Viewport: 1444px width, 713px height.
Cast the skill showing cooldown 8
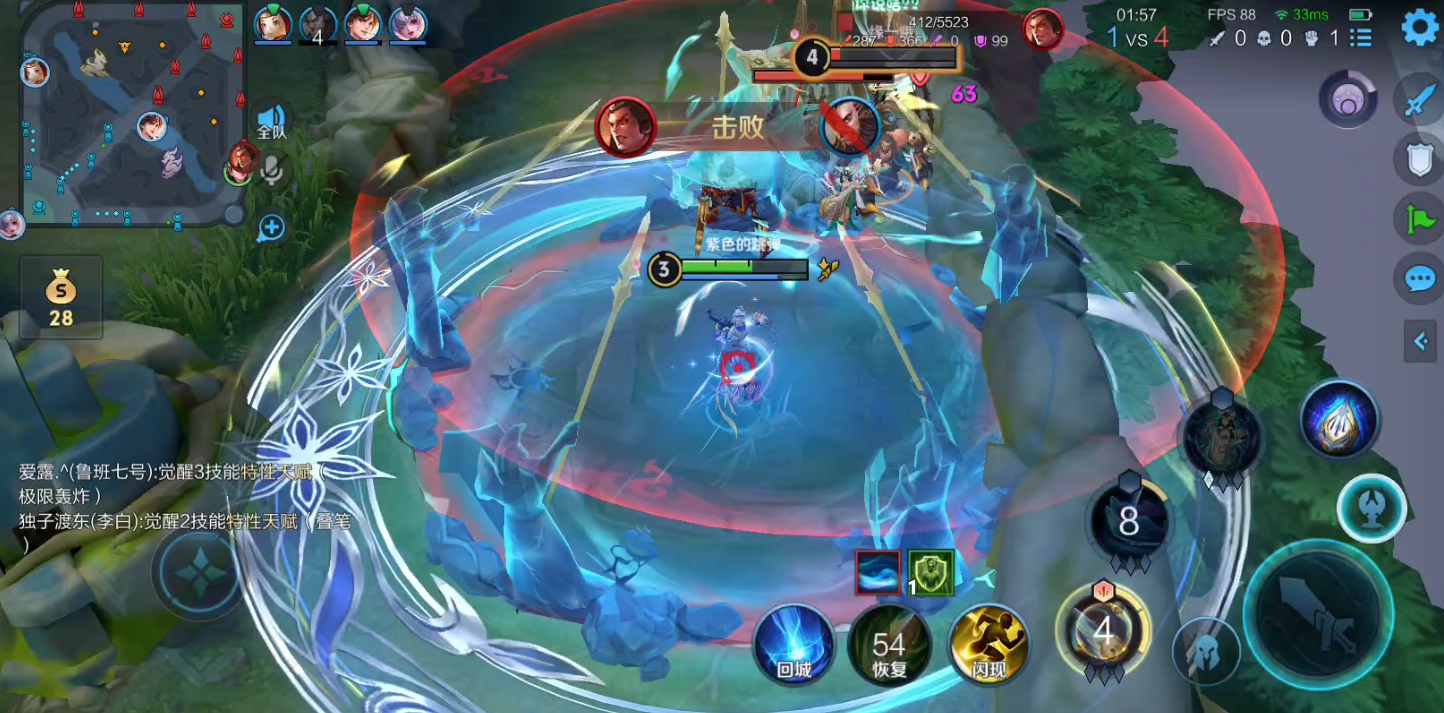[1129, 522]
